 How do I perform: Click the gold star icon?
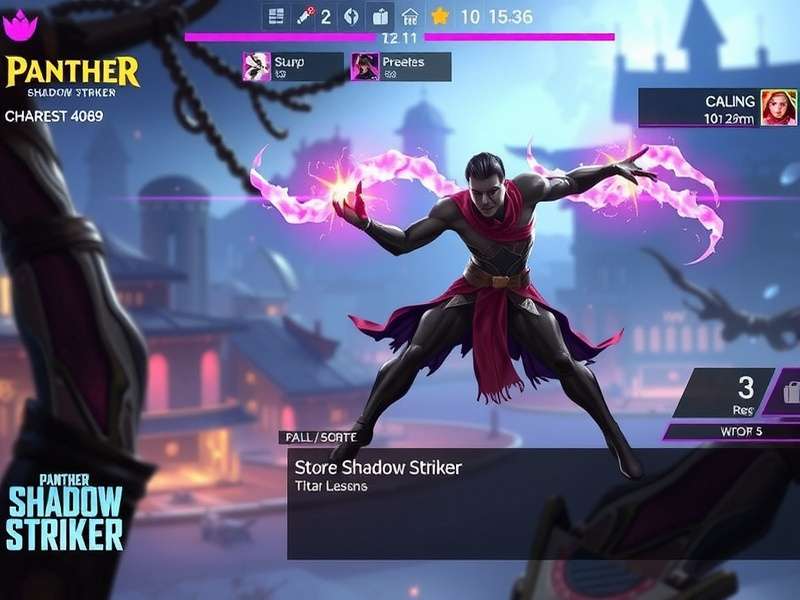click(439, 16)
